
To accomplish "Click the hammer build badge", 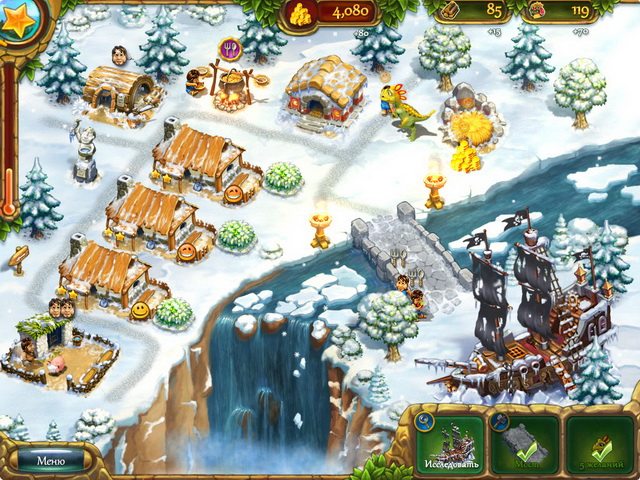I will coord(499,422).
